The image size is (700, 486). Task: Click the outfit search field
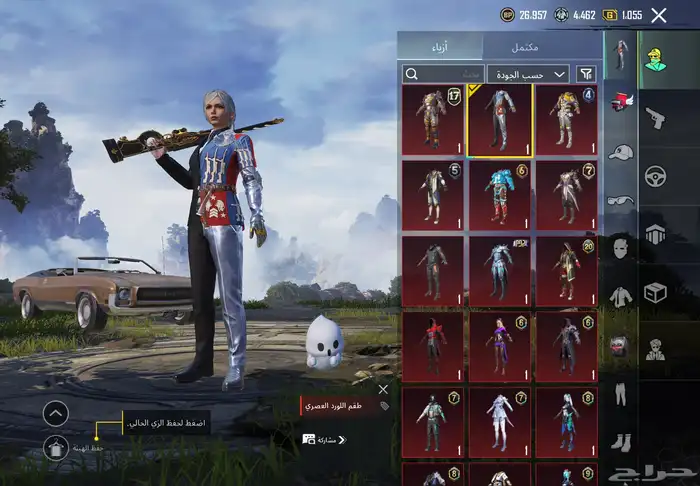pyautogui.click(x=443, y=73)
